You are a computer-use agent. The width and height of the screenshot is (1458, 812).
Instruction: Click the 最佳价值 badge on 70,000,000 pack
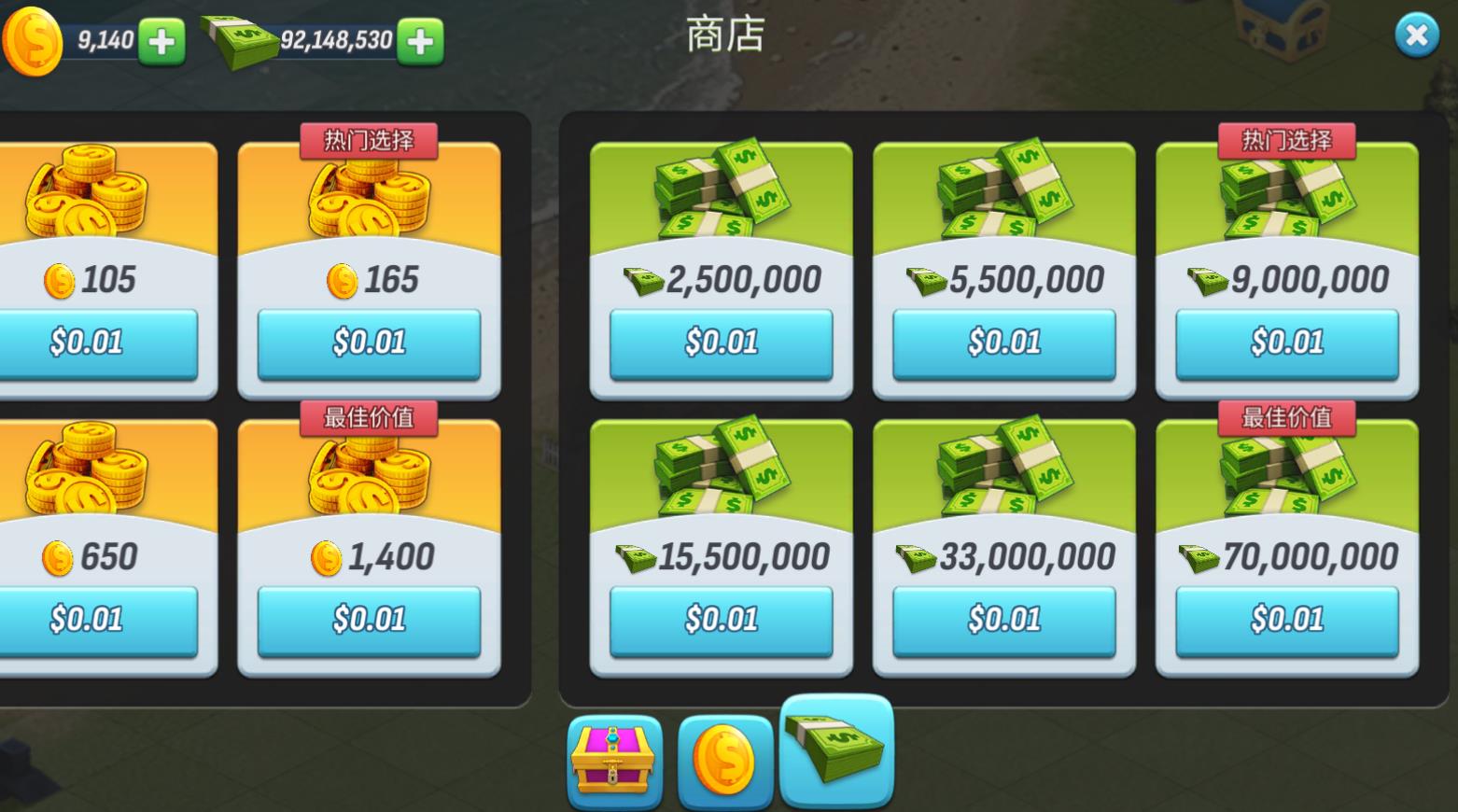point(1288,418)
